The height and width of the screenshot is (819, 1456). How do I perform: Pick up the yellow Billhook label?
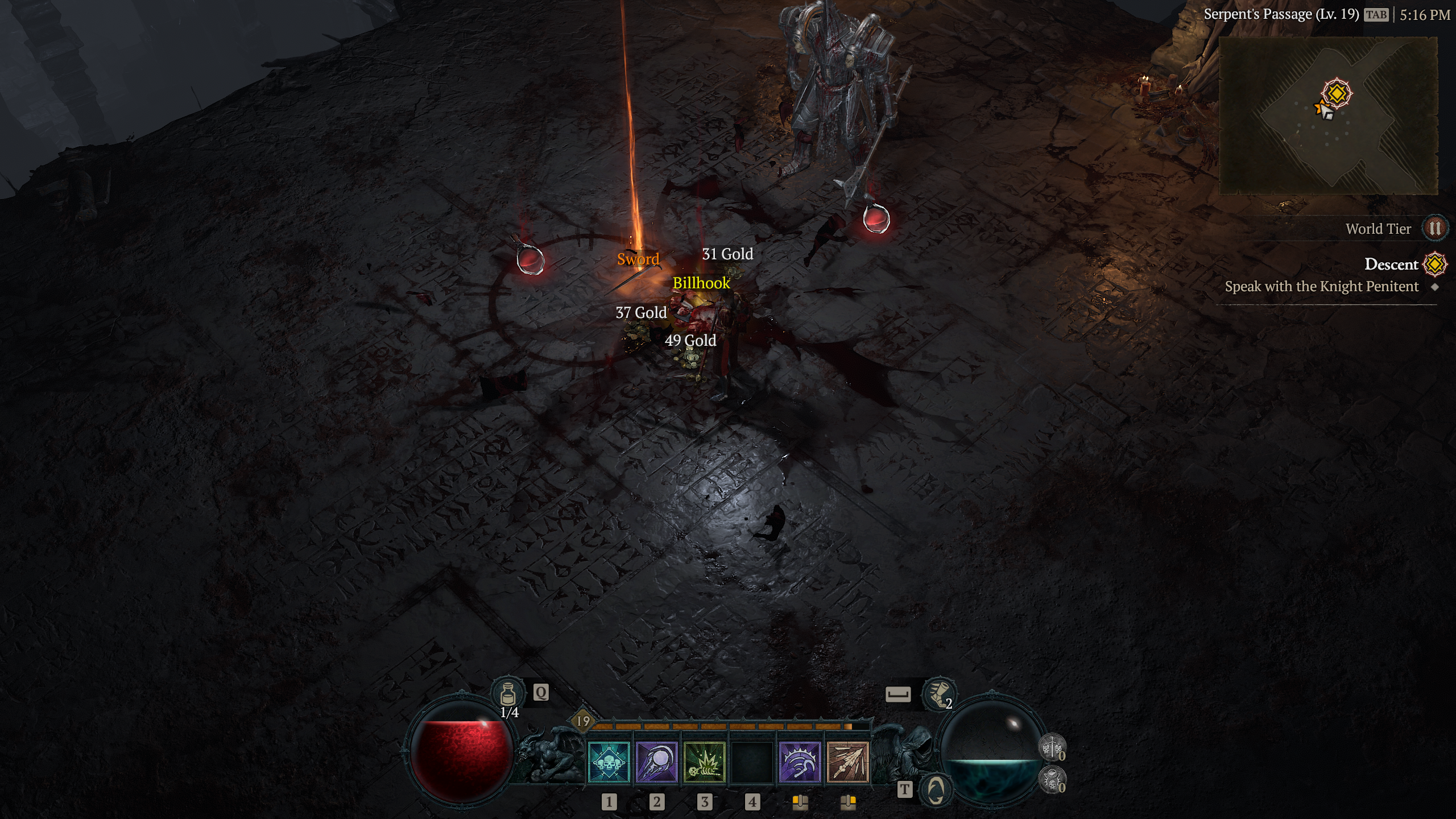[x=701, y=283]
